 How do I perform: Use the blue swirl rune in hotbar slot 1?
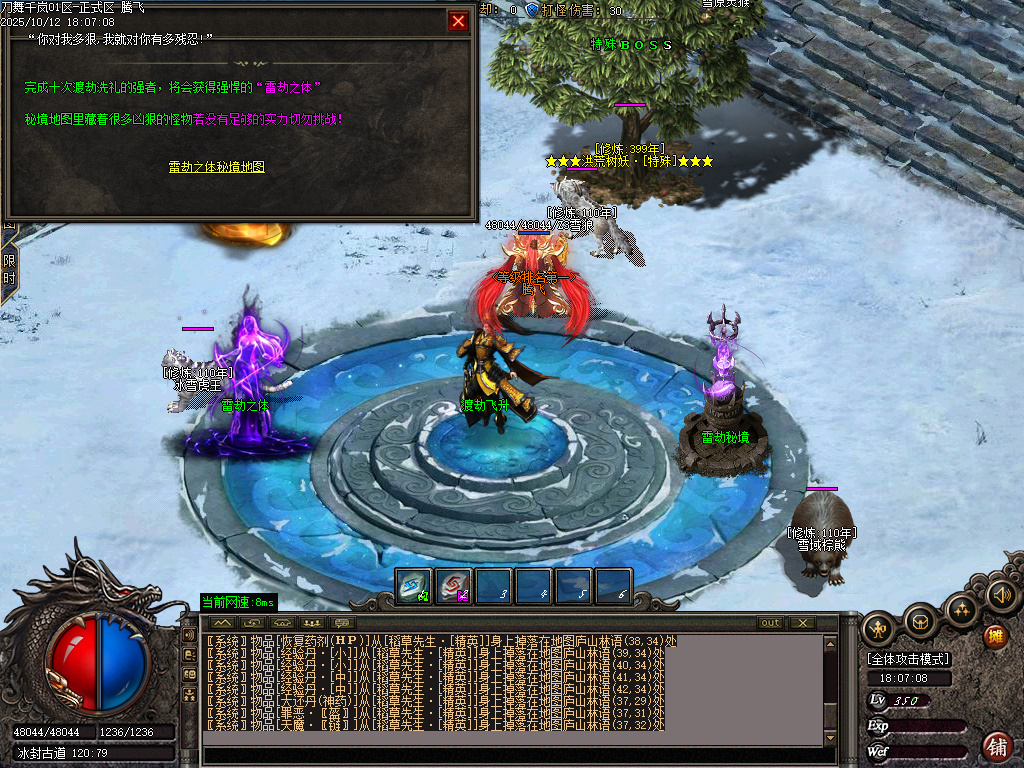coord(413,586)
